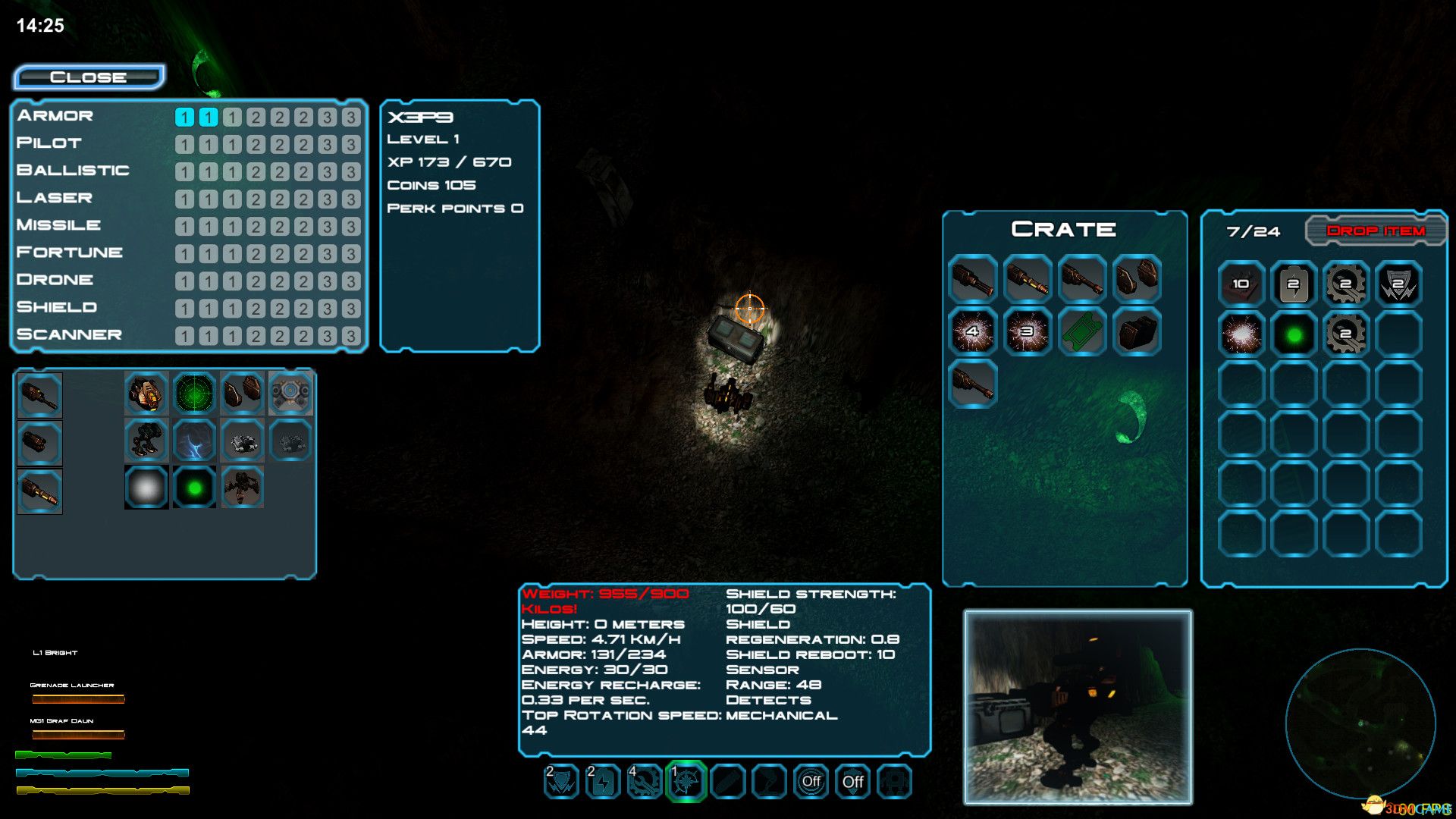Viewport: 1456px width, 819px height.
Task: Pick the green light item in inventory
Action: click(x=1294, y=334)
